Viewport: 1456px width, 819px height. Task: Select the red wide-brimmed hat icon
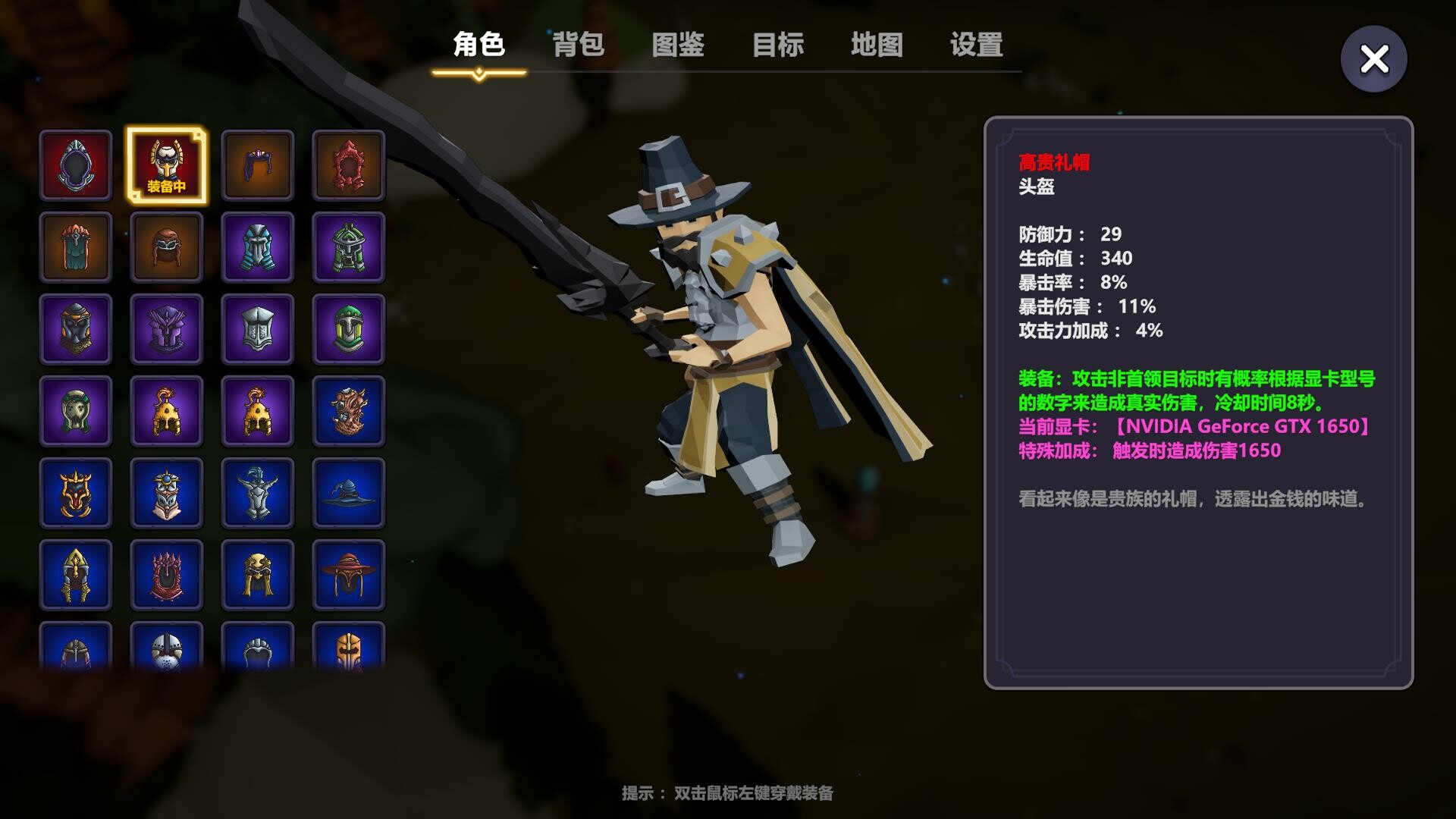point(349,576)
